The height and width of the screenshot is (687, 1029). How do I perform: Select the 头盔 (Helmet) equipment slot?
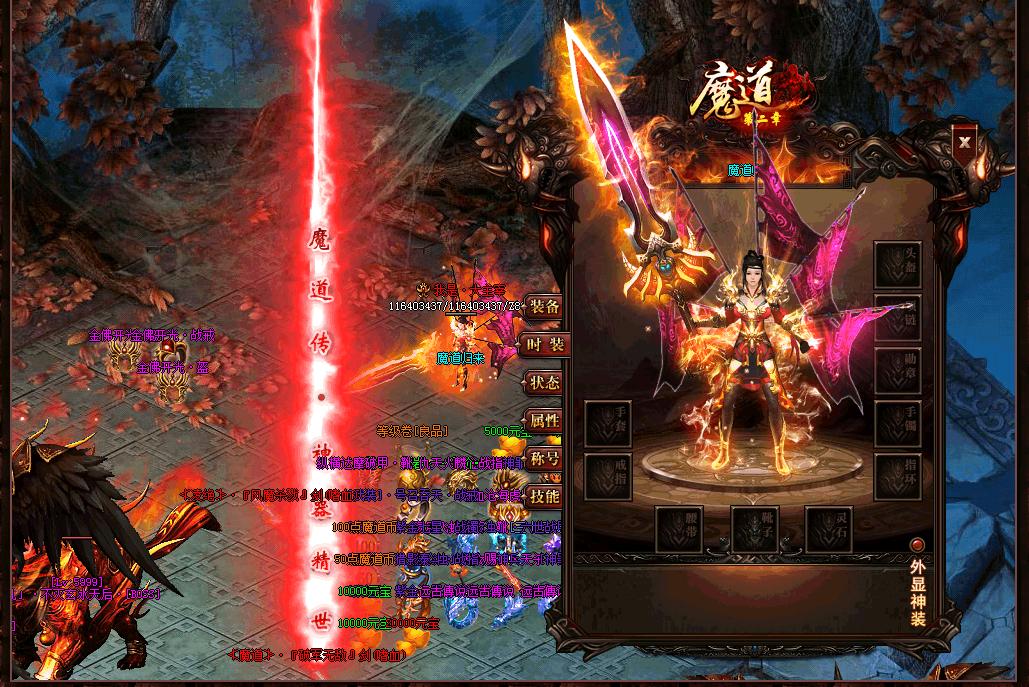tap(897, 265)
